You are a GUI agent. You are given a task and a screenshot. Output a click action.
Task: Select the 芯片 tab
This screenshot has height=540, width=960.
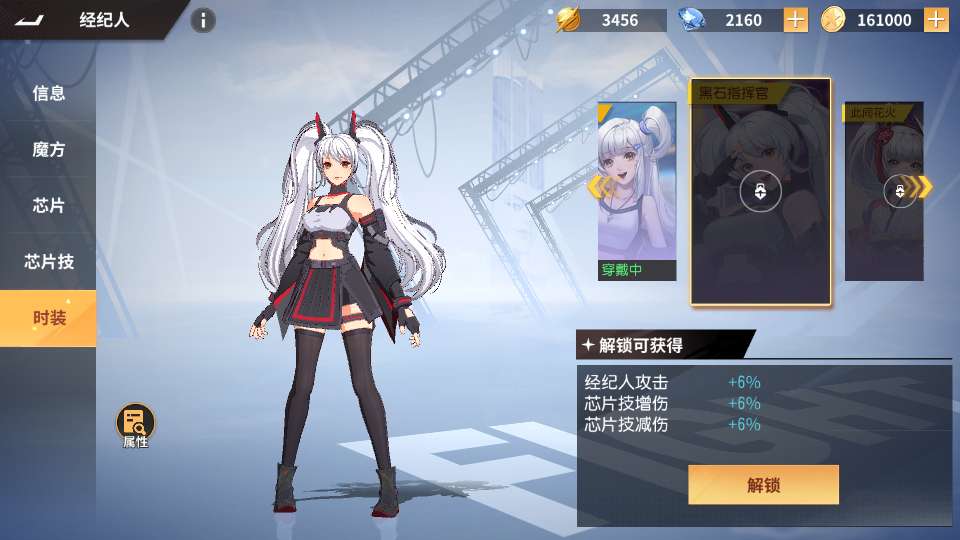tap(48, 206)
